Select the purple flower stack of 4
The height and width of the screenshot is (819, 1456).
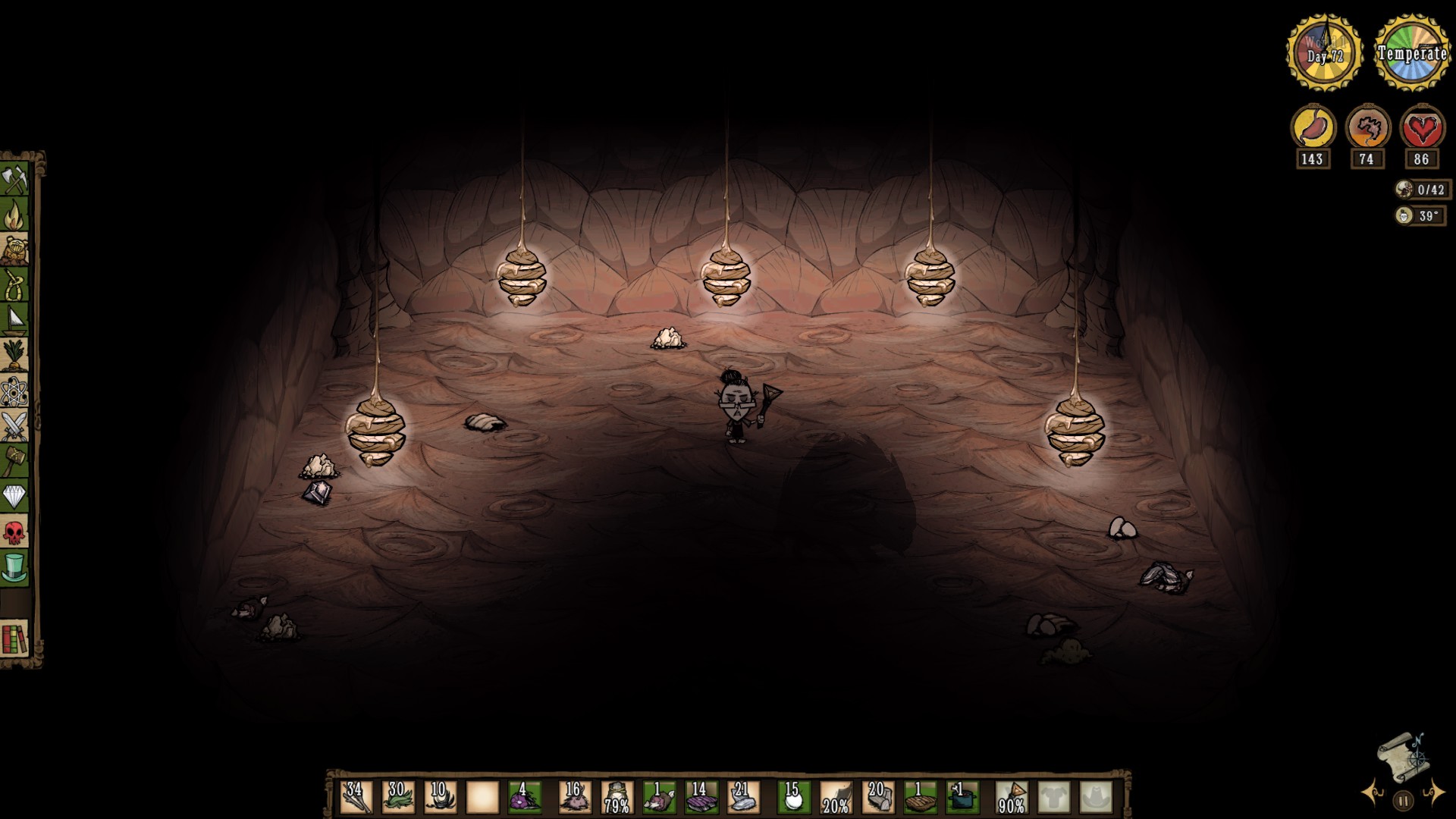[523, 797]
